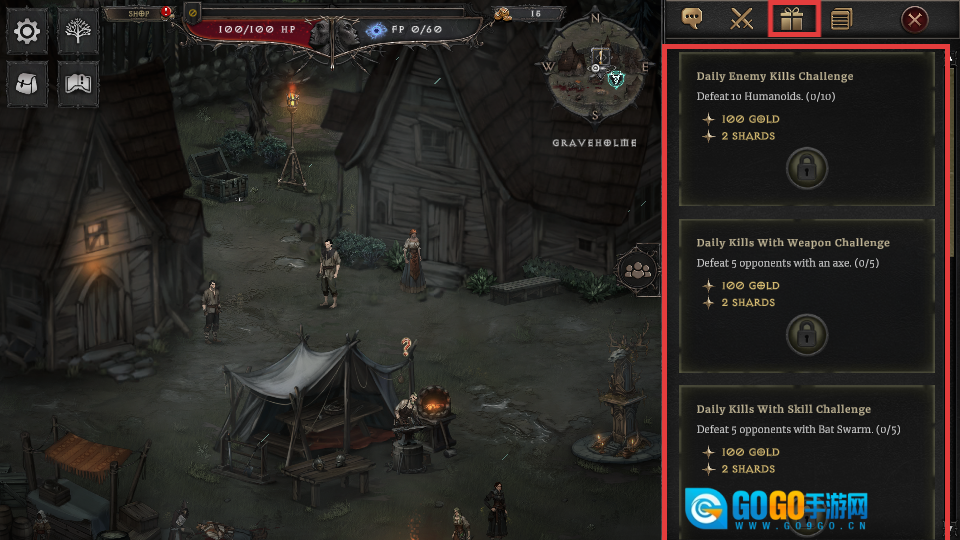Open the backpack inventory
This screenshot has width=960, height=540.
(x=27, y=85)
